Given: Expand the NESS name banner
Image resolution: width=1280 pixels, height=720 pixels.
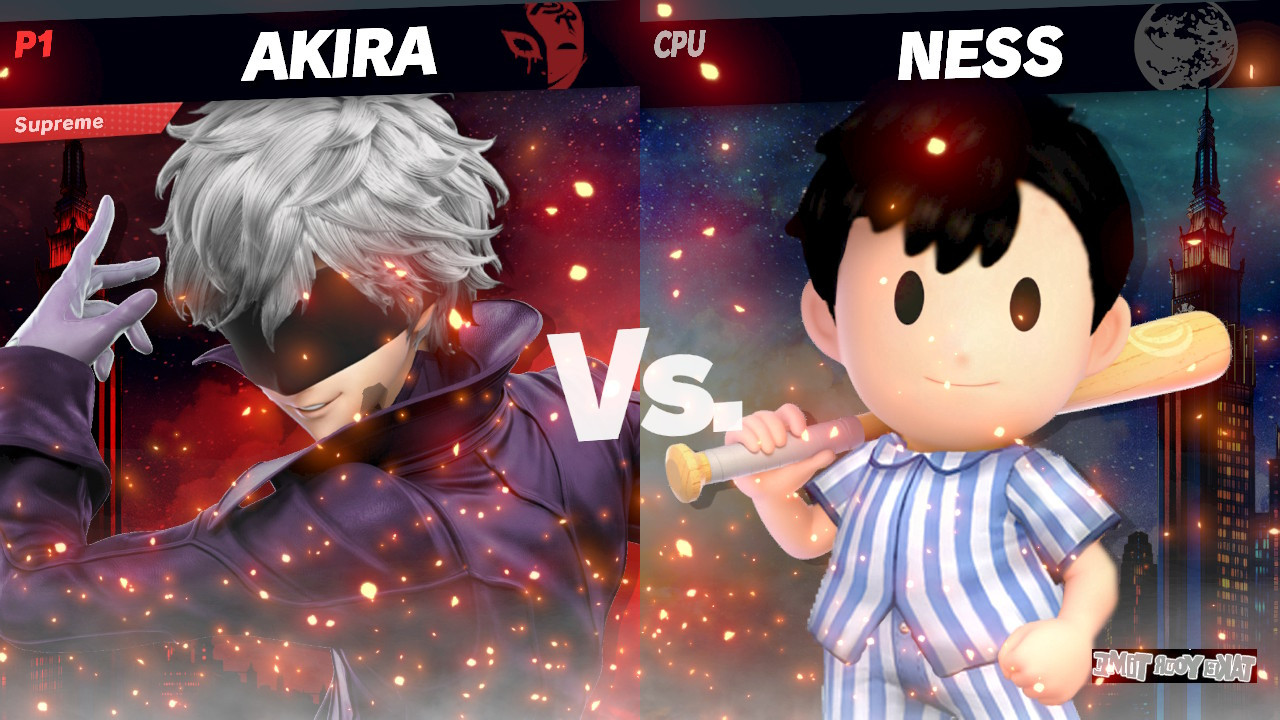Looking at the screenshot, I should pyautogui.click(x=980, y=50).
